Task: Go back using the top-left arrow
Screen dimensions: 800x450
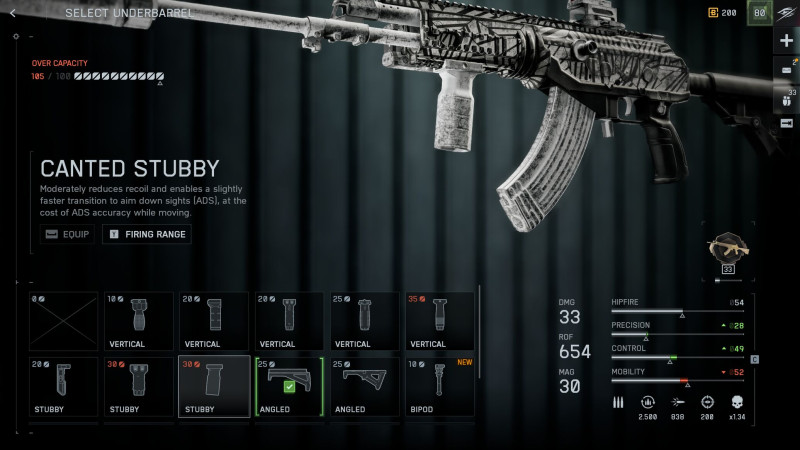Action: pos(12,13)
